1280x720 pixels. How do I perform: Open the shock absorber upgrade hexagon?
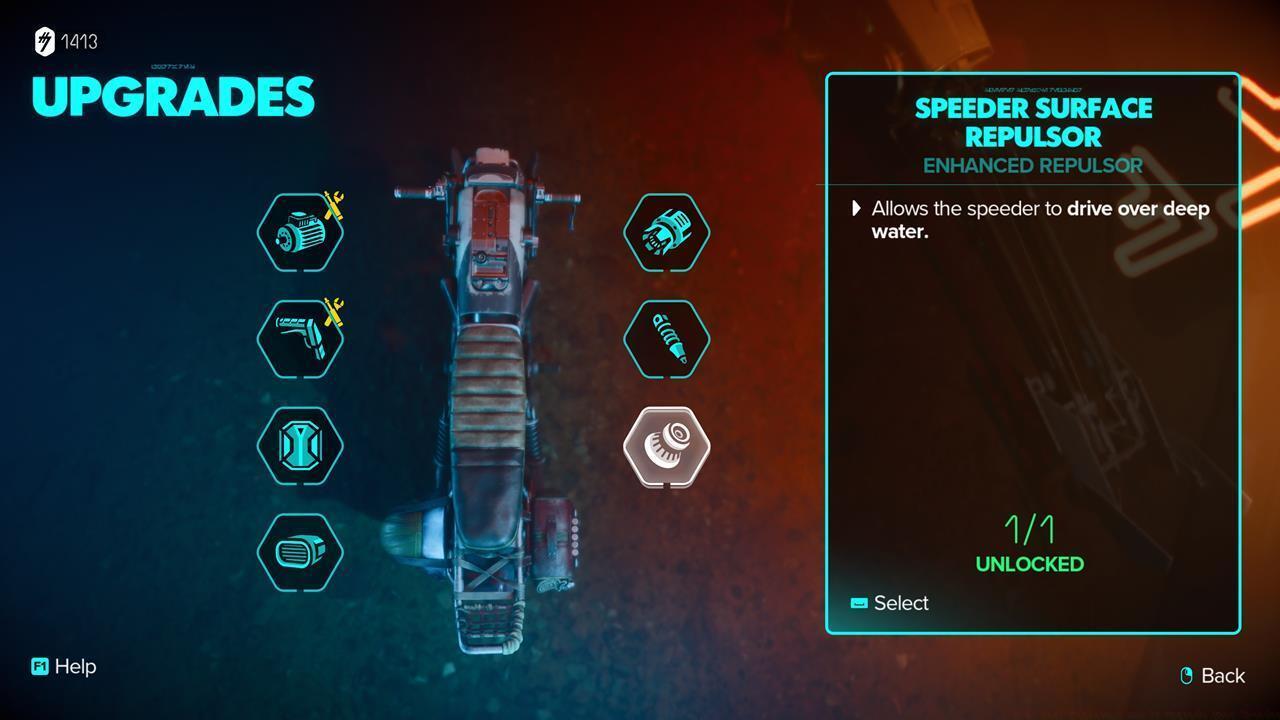666,339
